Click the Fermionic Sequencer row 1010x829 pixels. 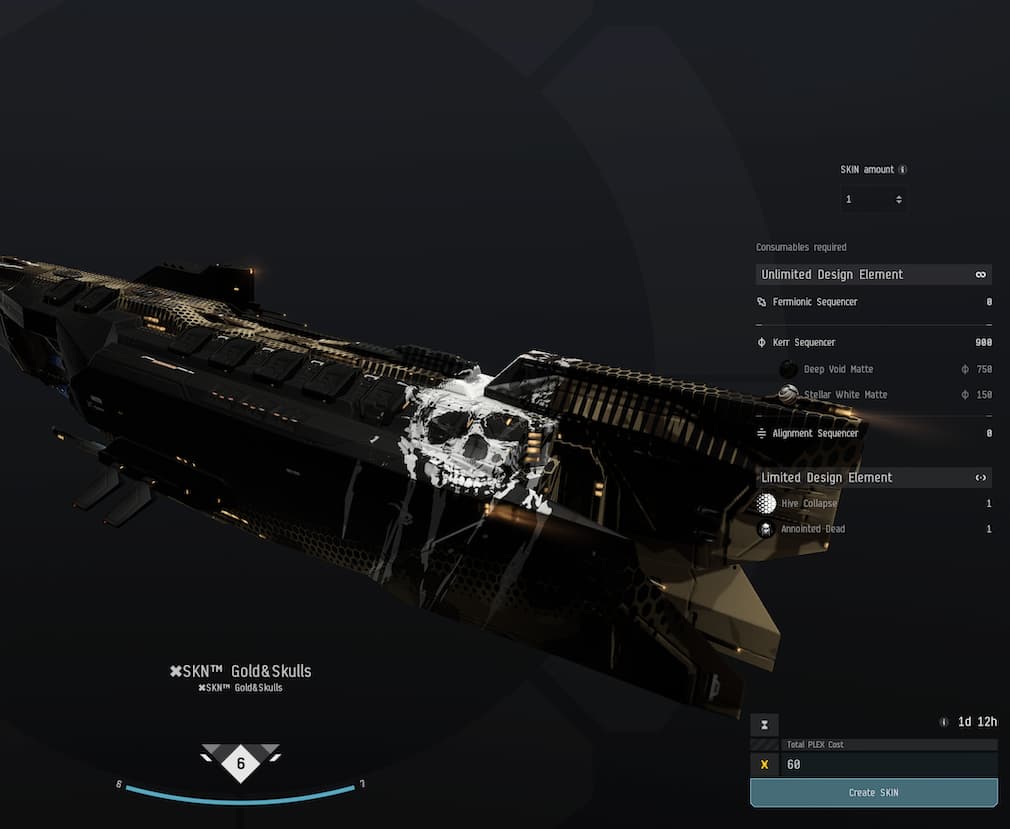coord(873,301)
